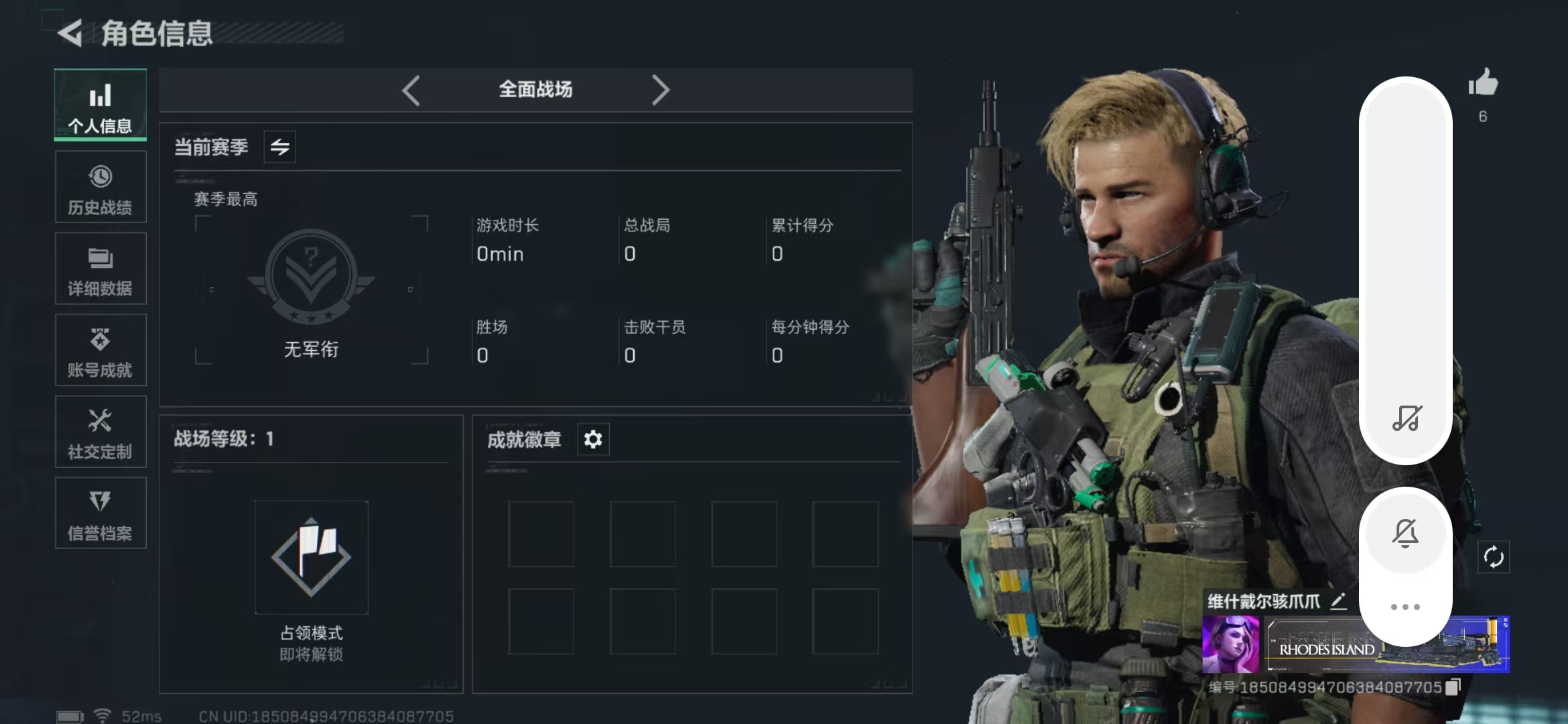Open the 社交定制 tab
This screenshot has height=724, width=1568.
[101, 432]
